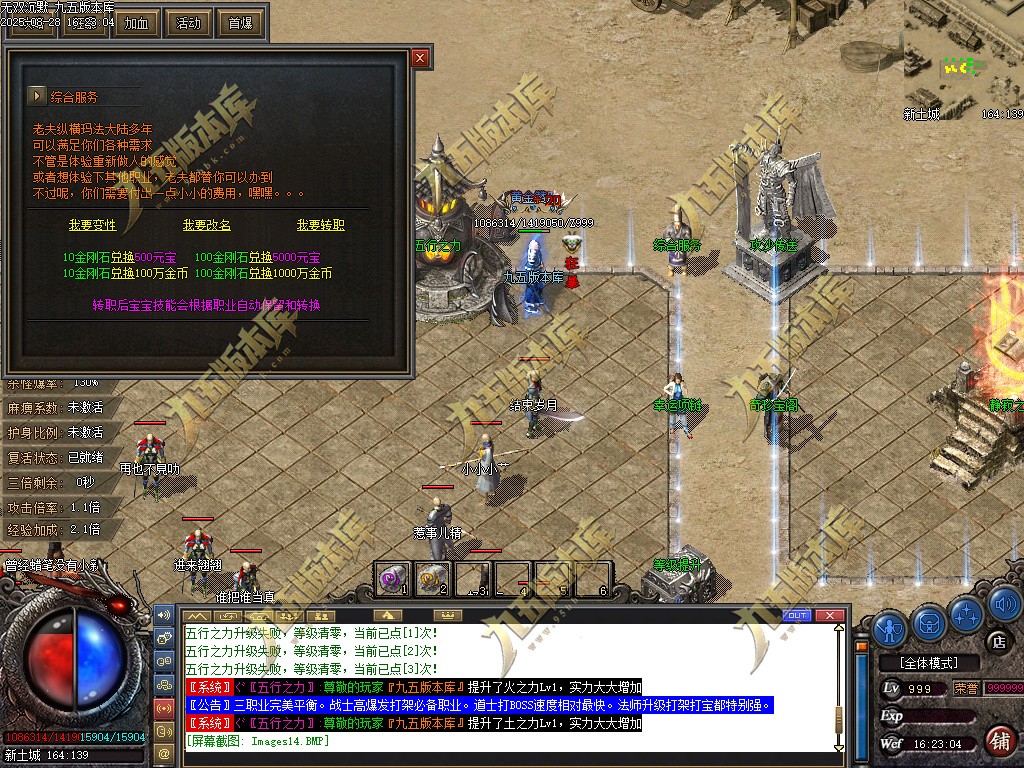Click the OUT button on chat panel
Viewport: 1024px width, 768px height.
click(797, 615)
